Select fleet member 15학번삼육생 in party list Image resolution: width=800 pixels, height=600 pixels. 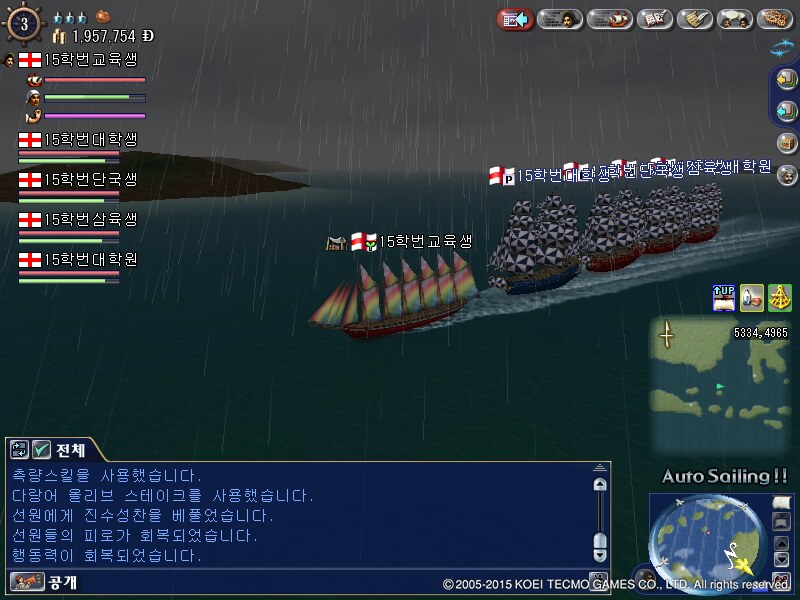click(90, 219)
